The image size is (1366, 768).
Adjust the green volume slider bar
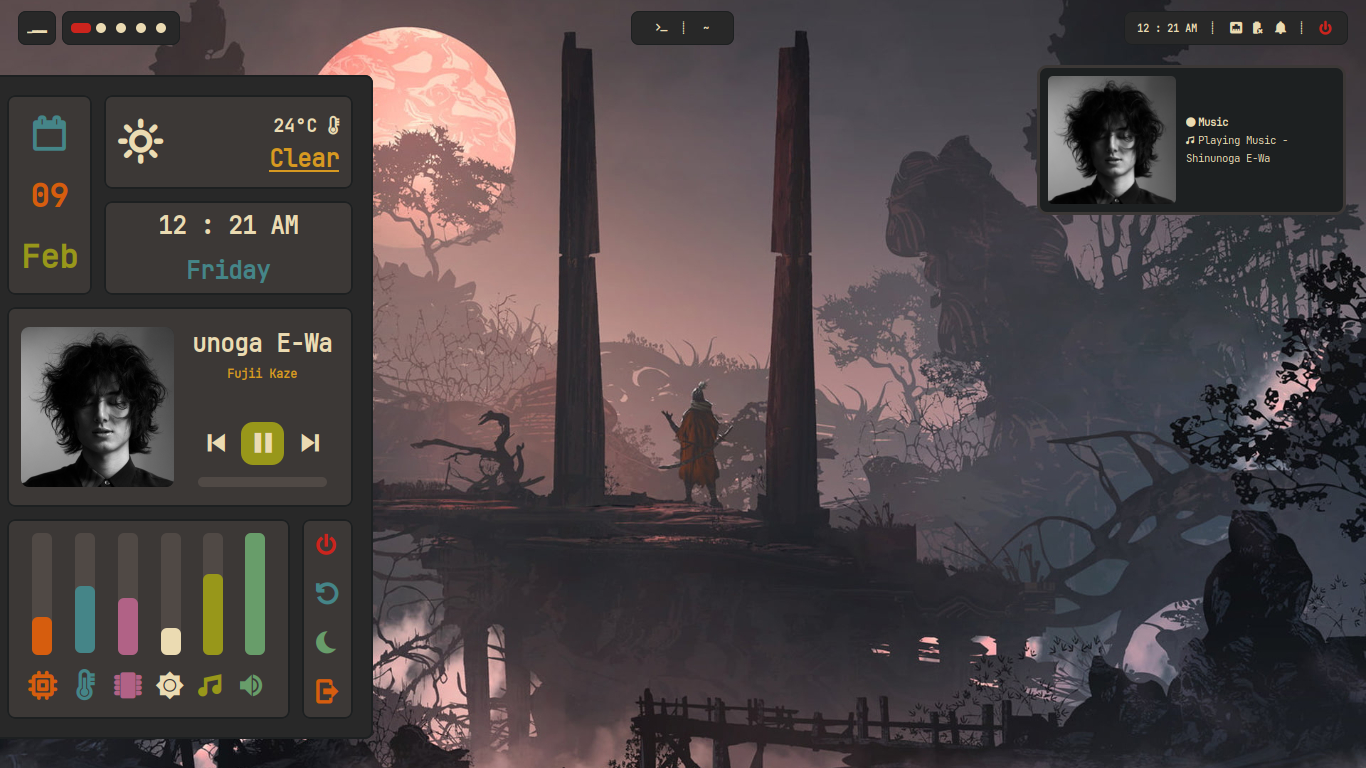click(x=255, y=594)
